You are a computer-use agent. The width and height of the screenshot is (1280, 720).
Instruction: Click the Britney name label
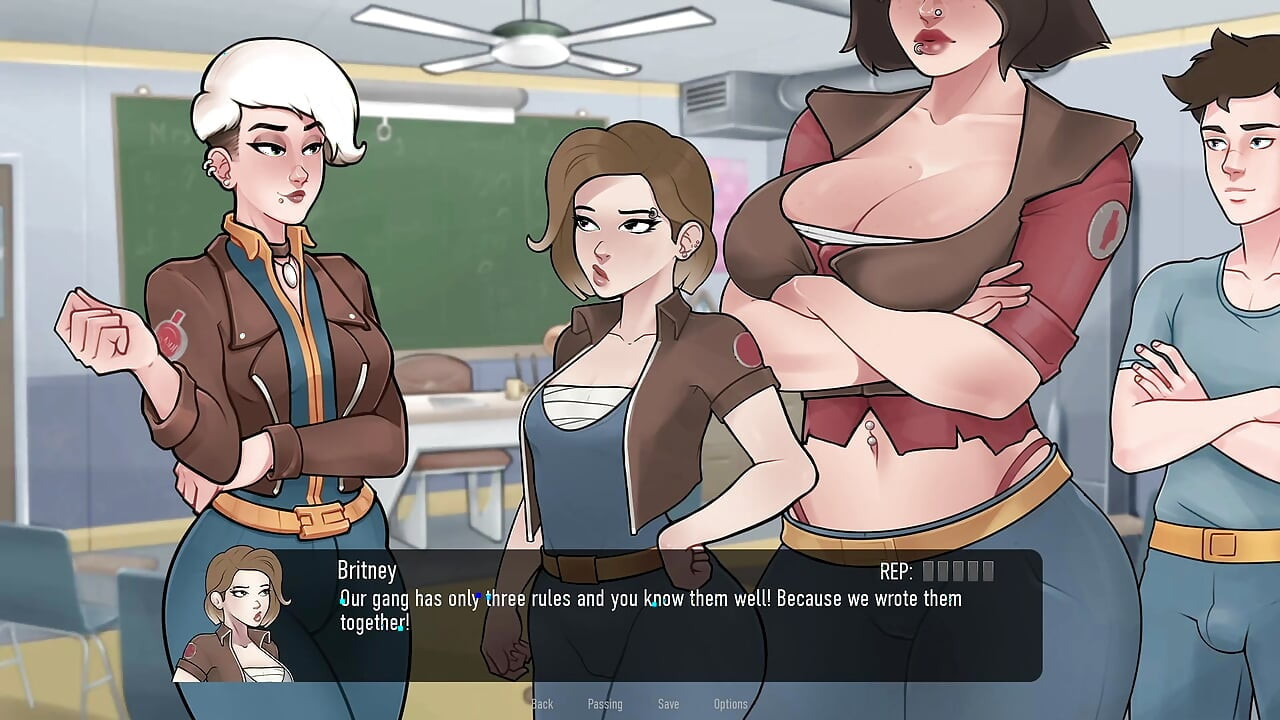tap(365, 570)
